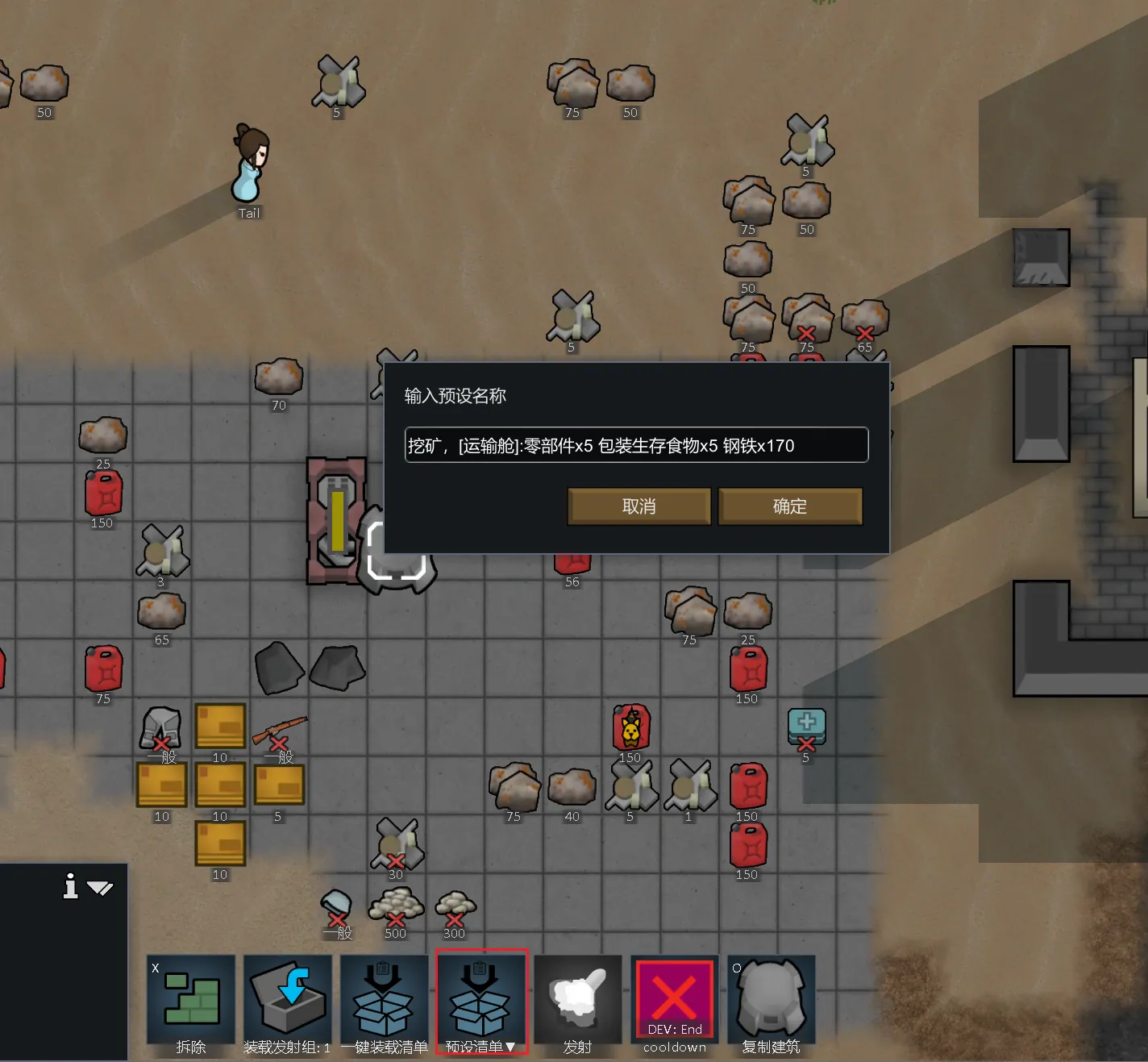Choose 复制建筑 copy building command
The width and height of the screenshot is (1148, 1062).
coord(772,1003)
